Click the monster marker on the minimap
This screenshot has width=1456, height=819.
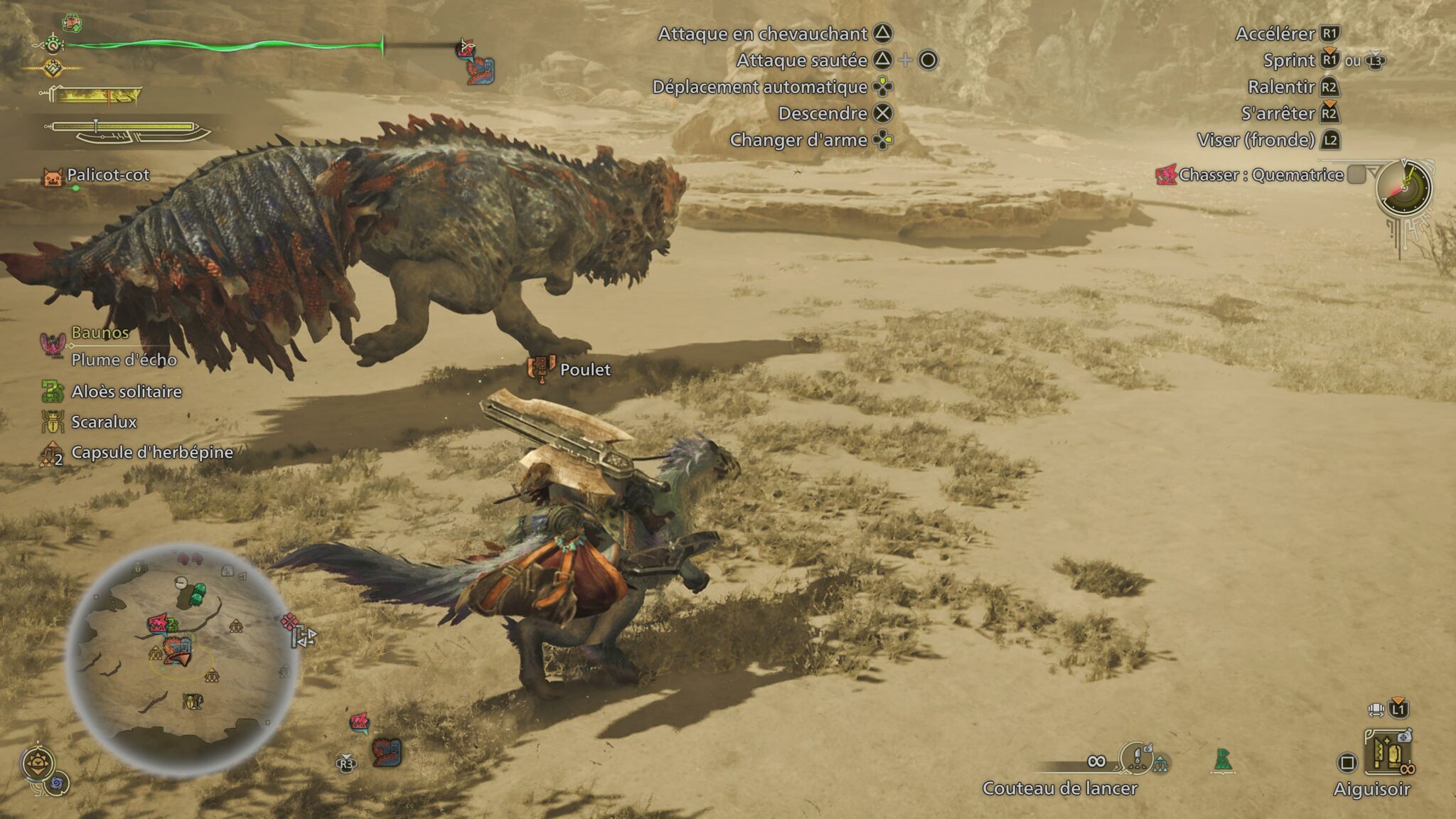158,624
